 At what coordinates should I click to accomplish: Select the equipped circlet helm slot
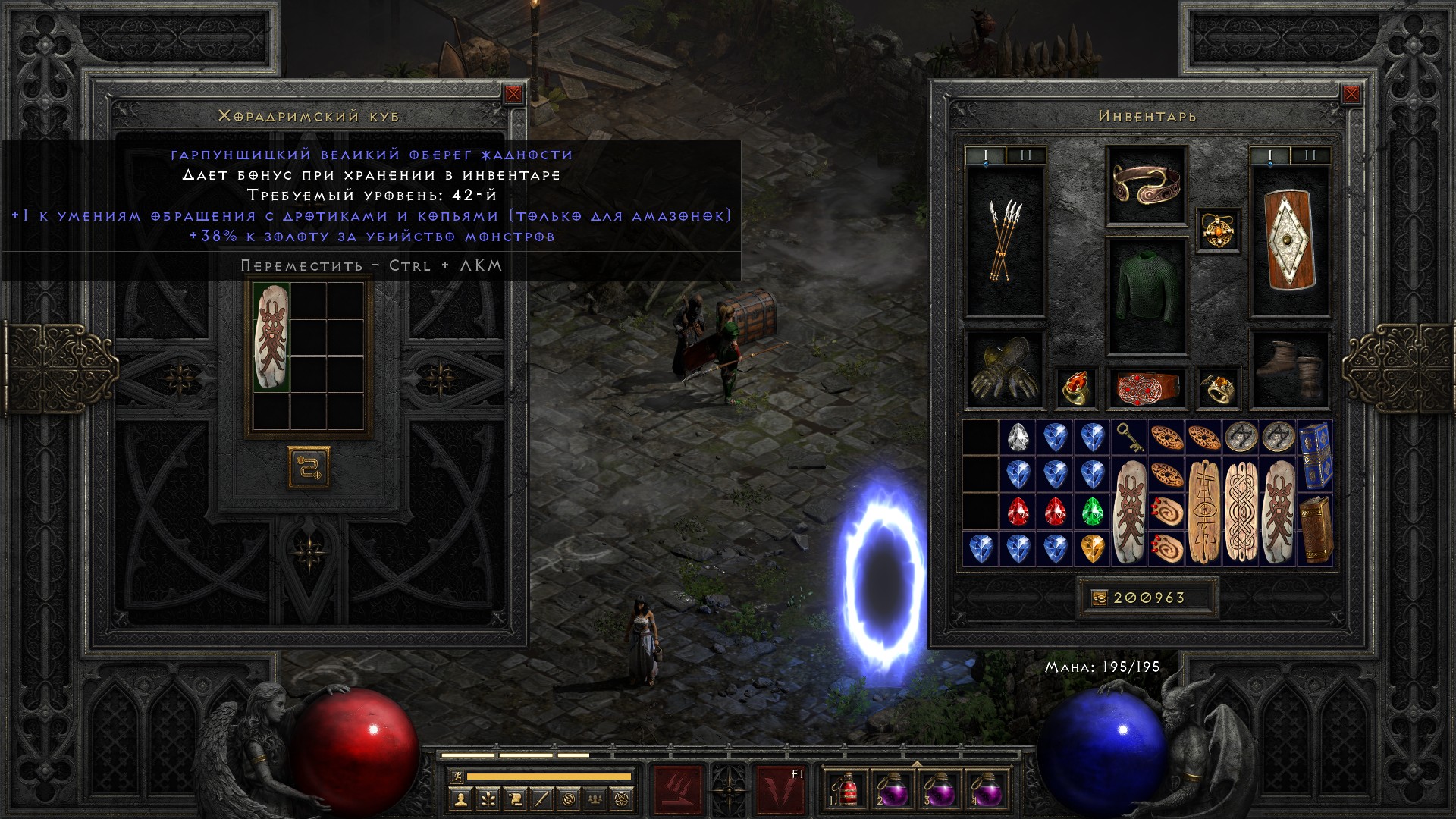point(1146,184)
